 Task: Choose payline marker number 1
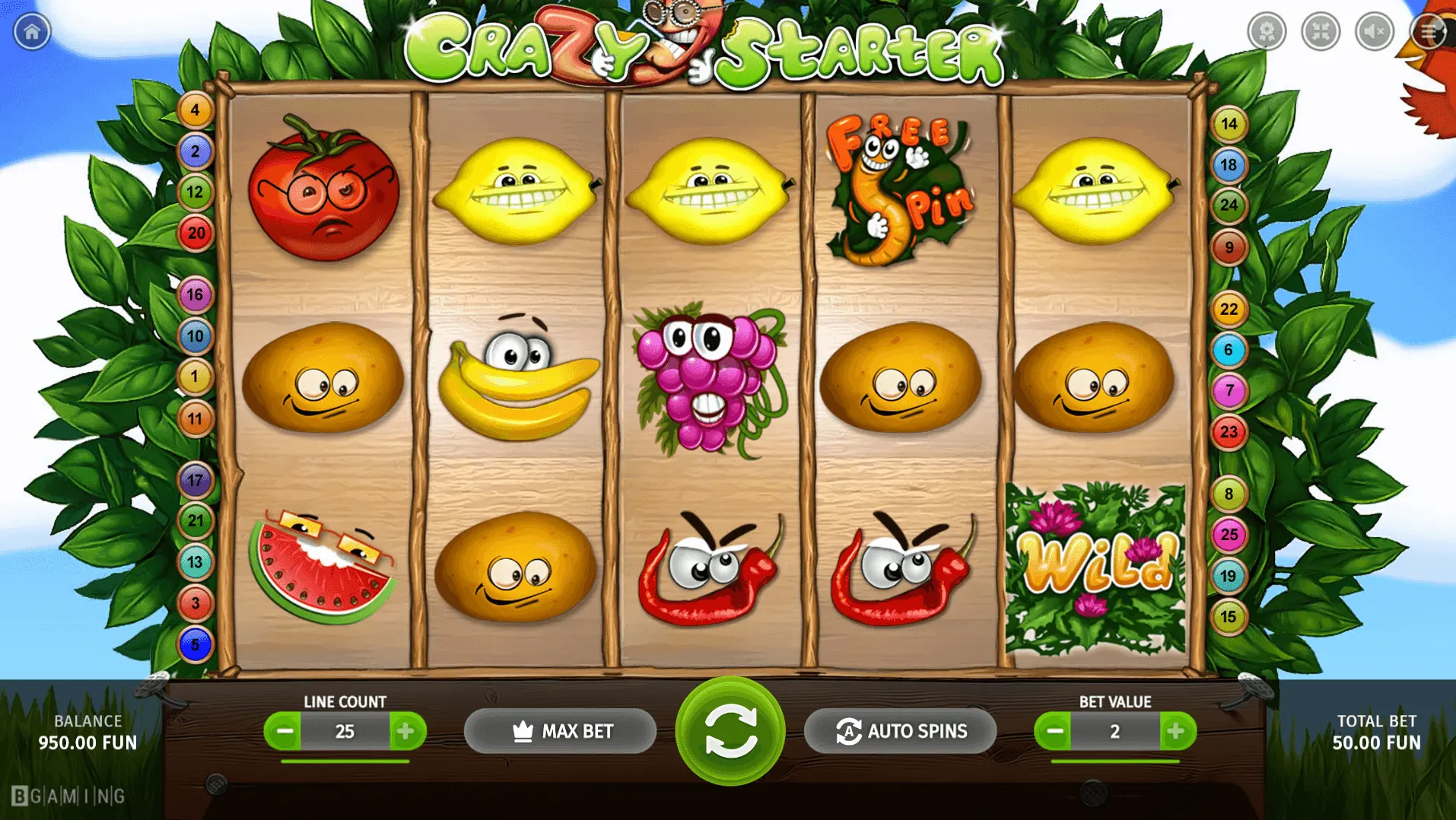tap(195, 377)
